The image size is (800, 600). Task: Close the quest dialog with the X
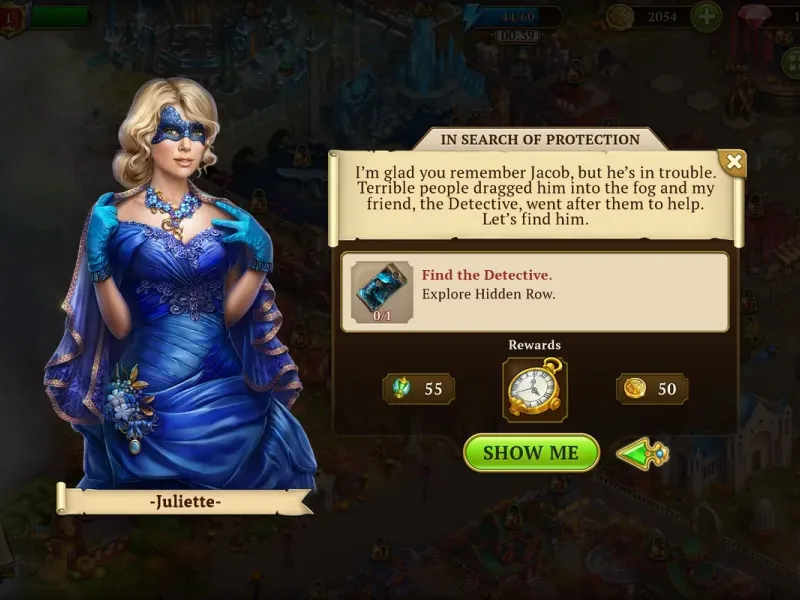tap(734, 162)
